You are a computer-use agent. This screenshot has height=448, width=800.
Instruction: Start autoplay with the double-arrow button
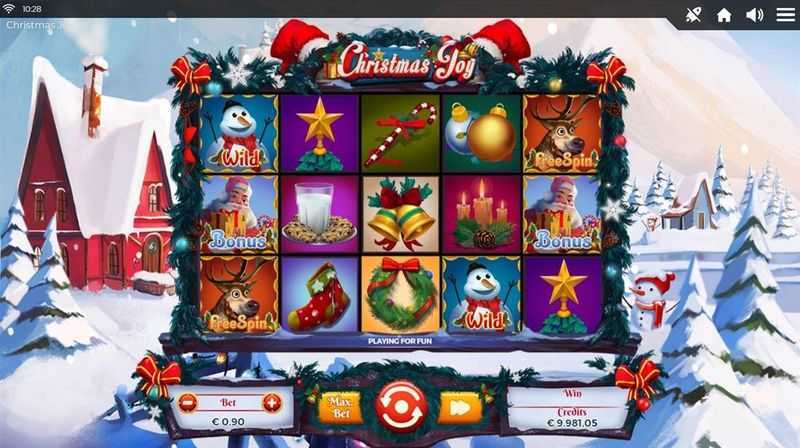460,407
